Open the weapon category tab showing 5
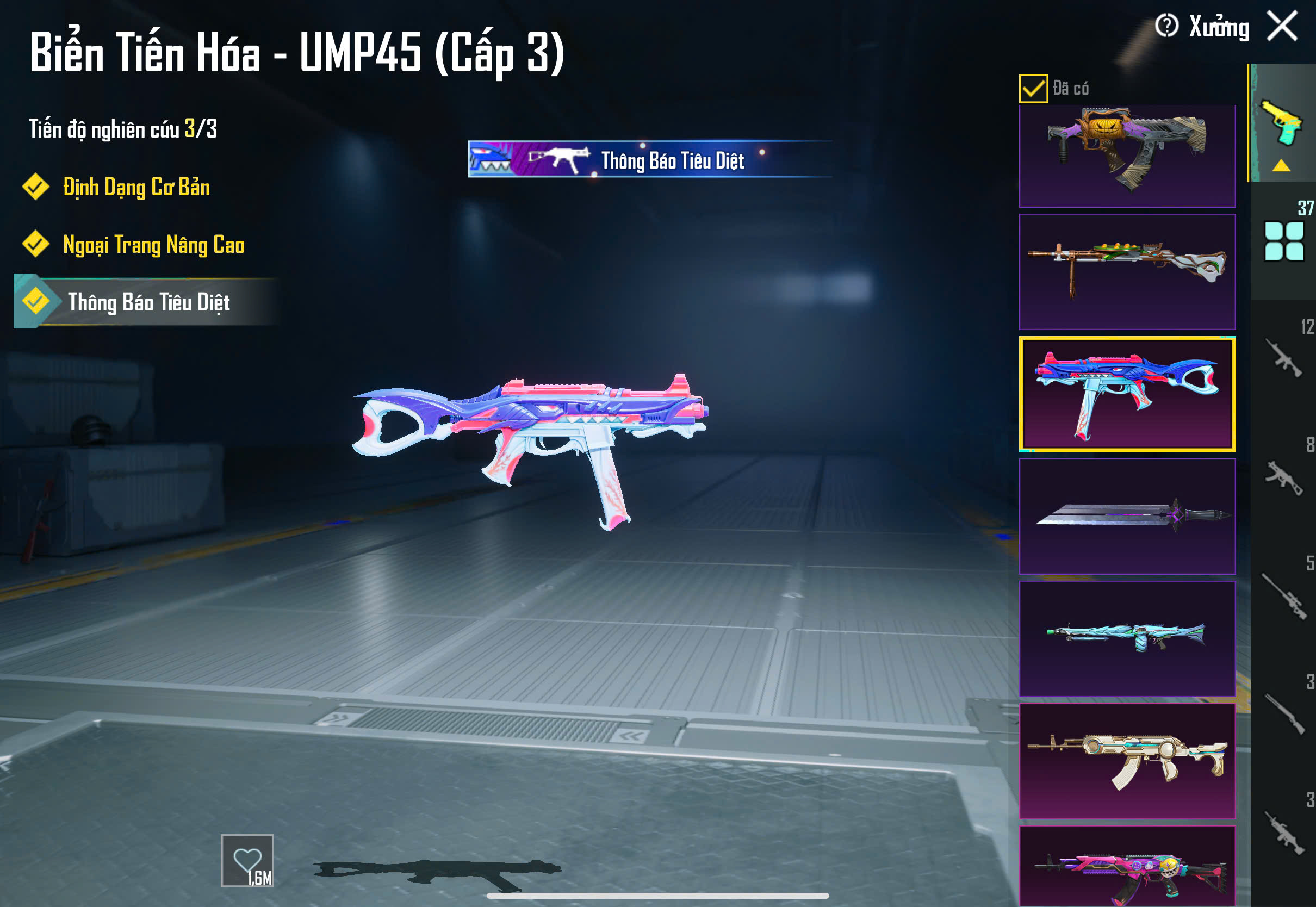Viewport: 1316px width, 907px height. [1284, 594]
